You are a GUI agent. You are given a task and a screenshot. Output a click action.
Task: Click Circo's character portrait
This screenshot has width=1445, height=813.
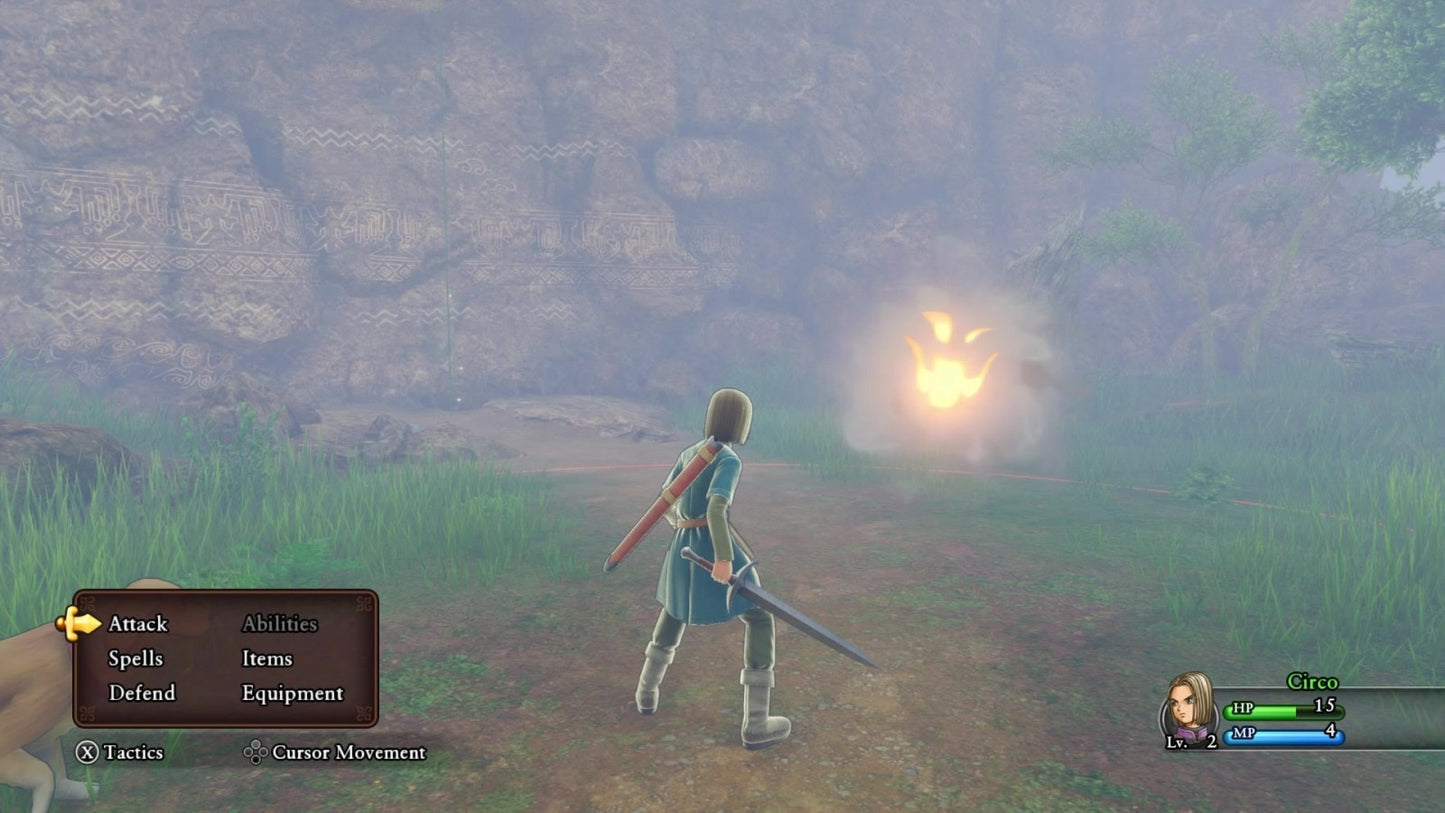pos(1190,707)
